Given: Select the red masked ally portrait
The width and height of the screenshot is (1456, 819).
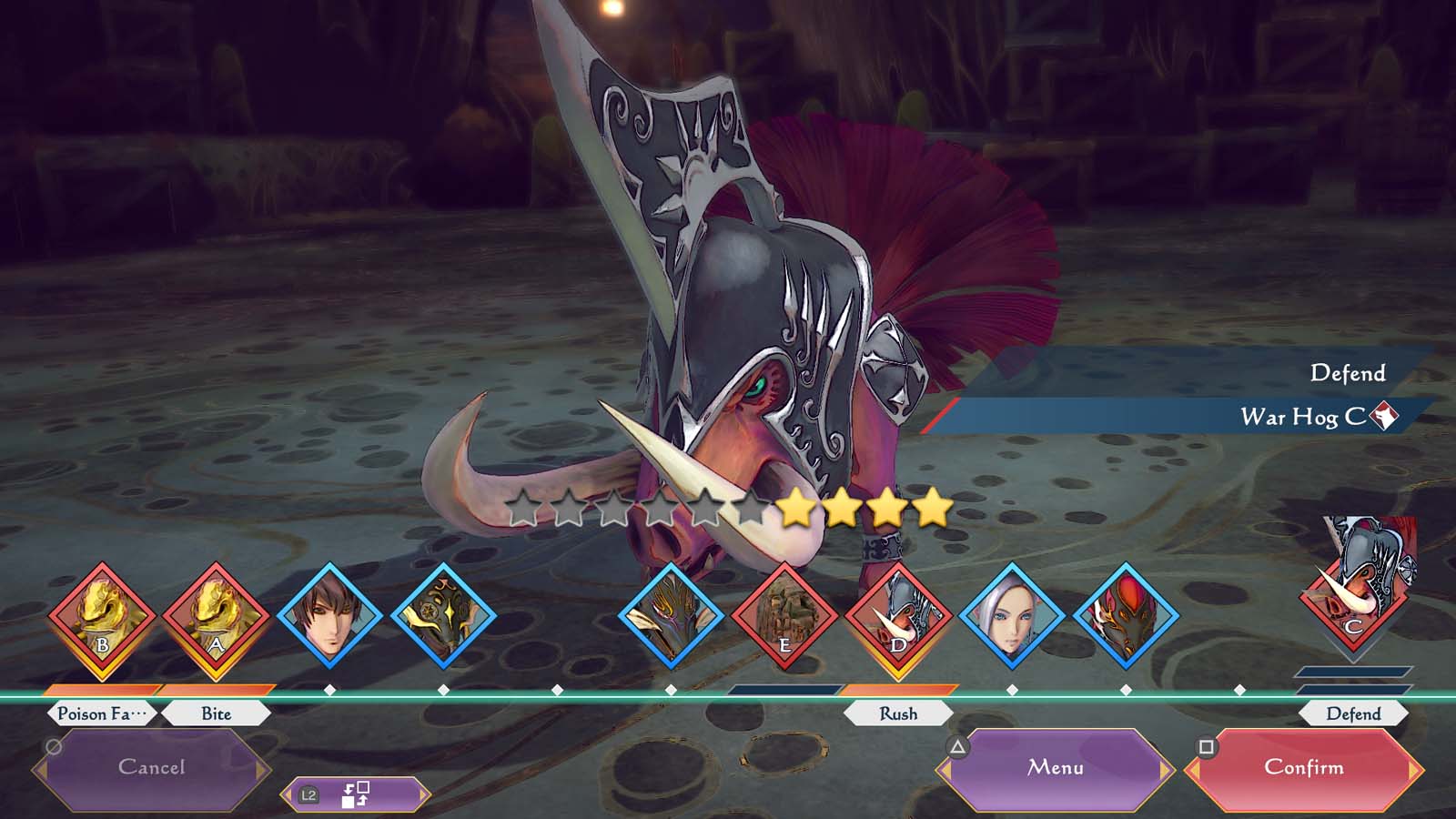Looking at the screenshot, I should coord(1126,616).
